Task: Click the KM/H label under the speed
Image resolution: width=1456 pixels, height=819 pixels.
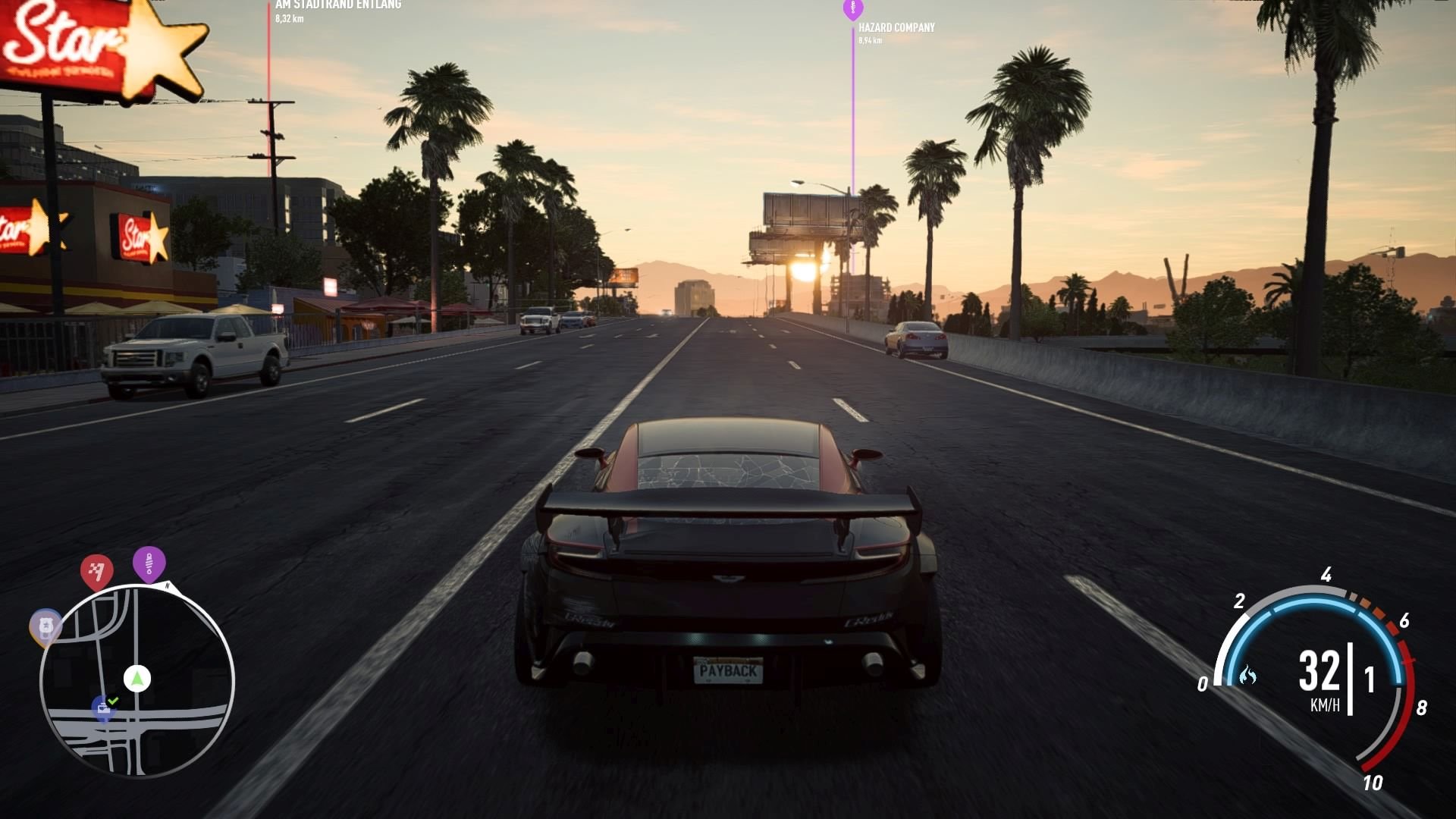Action: pyautogui.click(x=1326, y=704)
